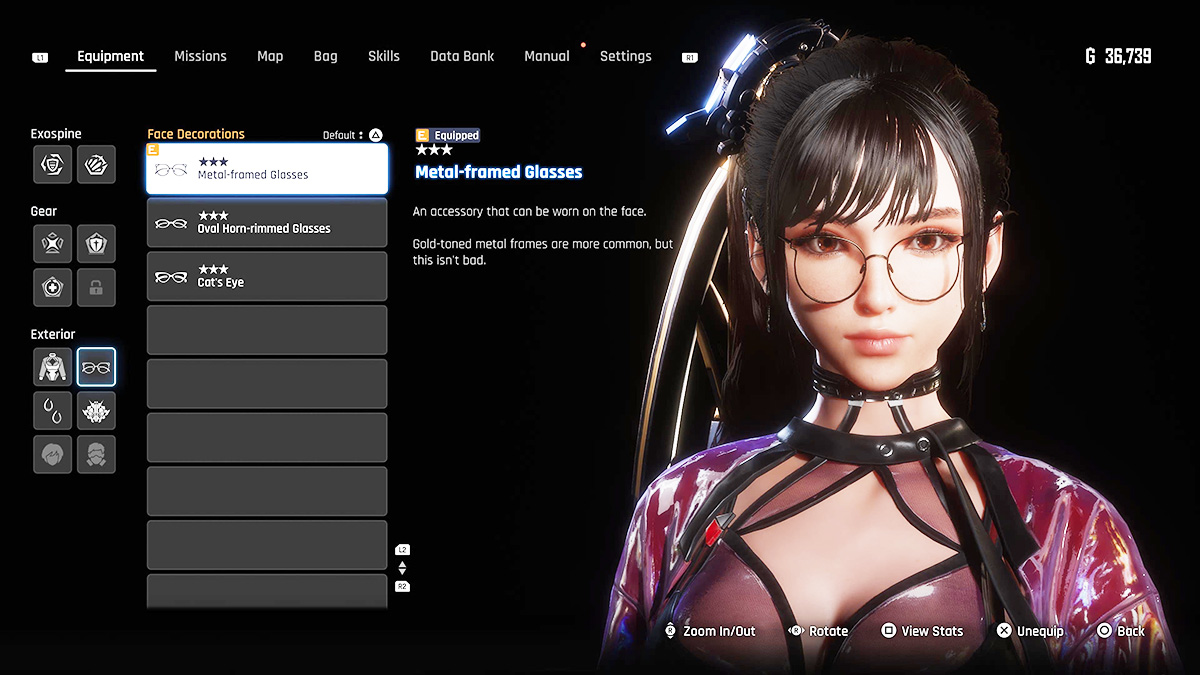This screenshot has width=1200, height=675.
Task: Pick the Cat's Eye glasses
Action: [x=267, y=277]
